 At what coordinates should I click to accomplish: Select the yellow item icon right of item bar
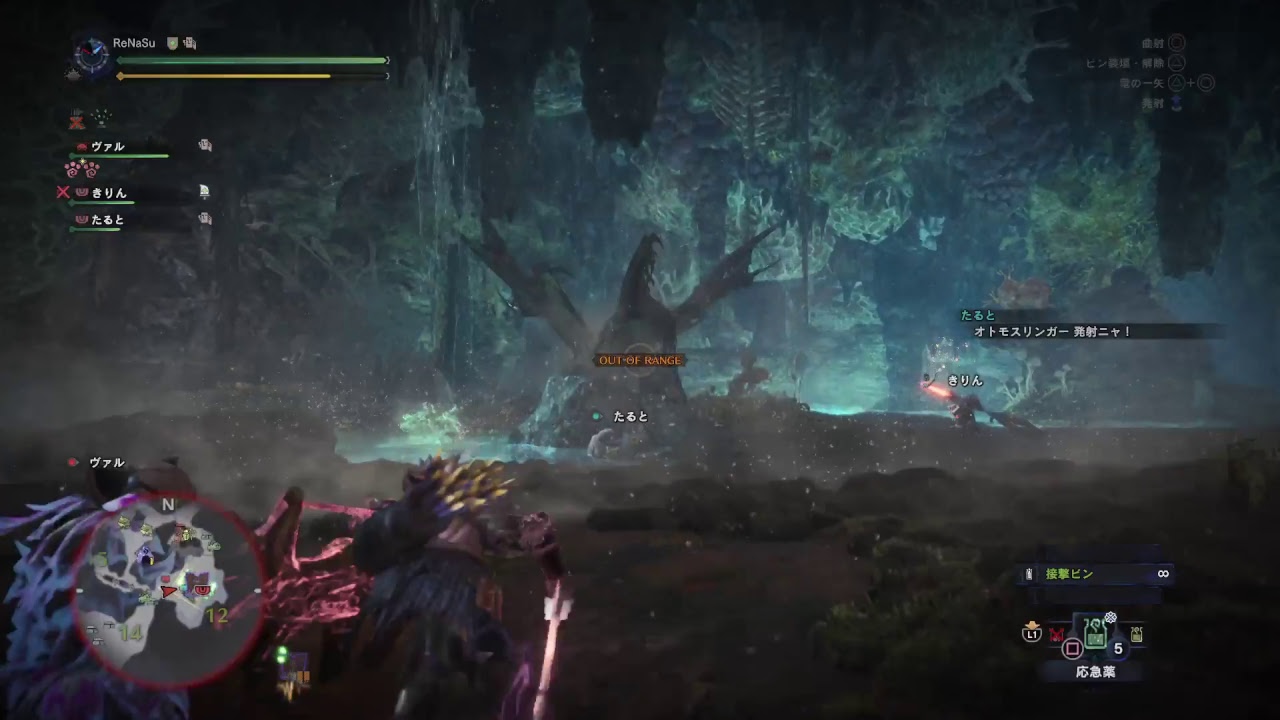click(x=1136, y=634)
